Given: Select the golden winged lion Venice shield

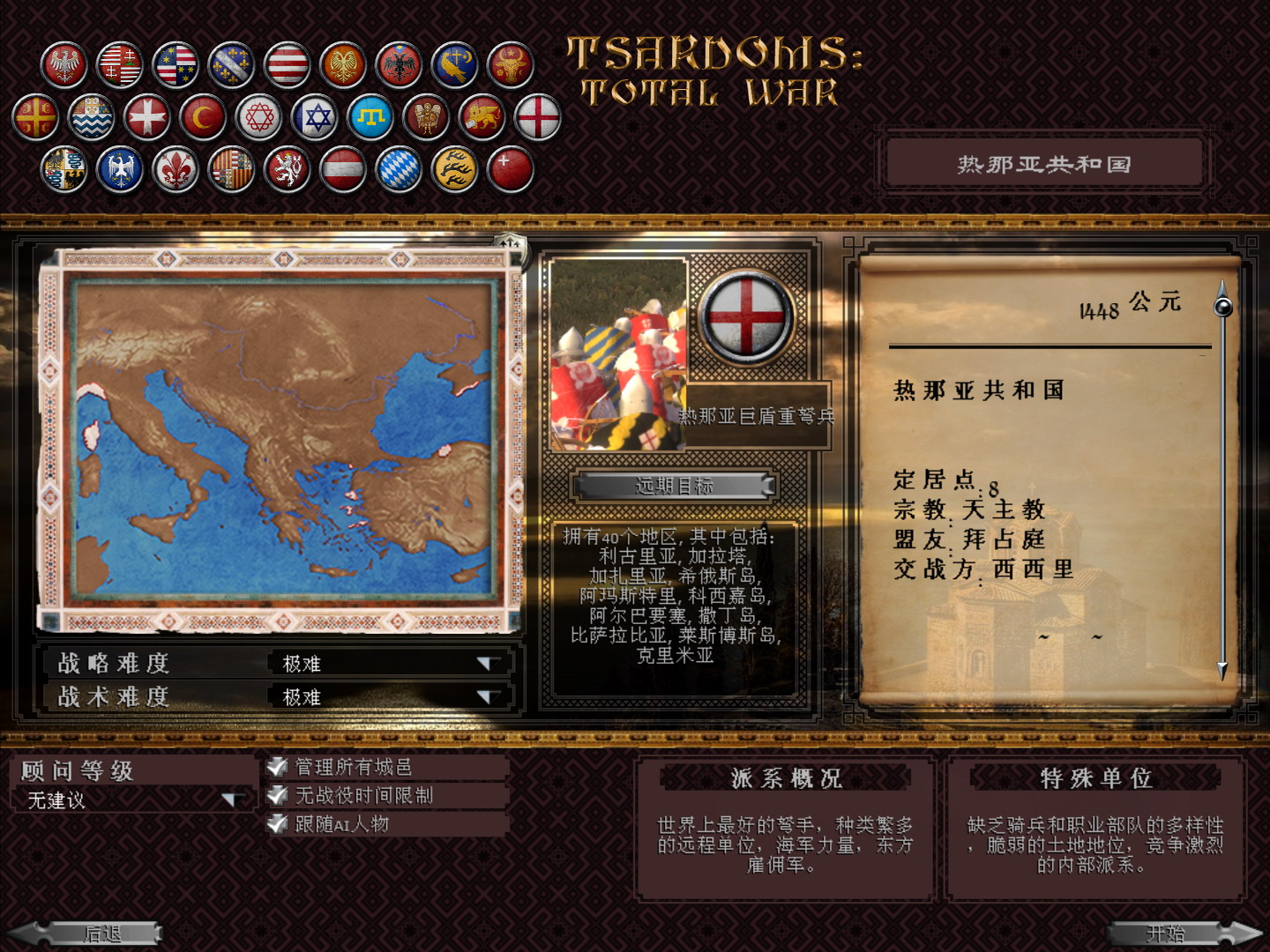Looking at the screenshot, I should (x=483, y=116).
